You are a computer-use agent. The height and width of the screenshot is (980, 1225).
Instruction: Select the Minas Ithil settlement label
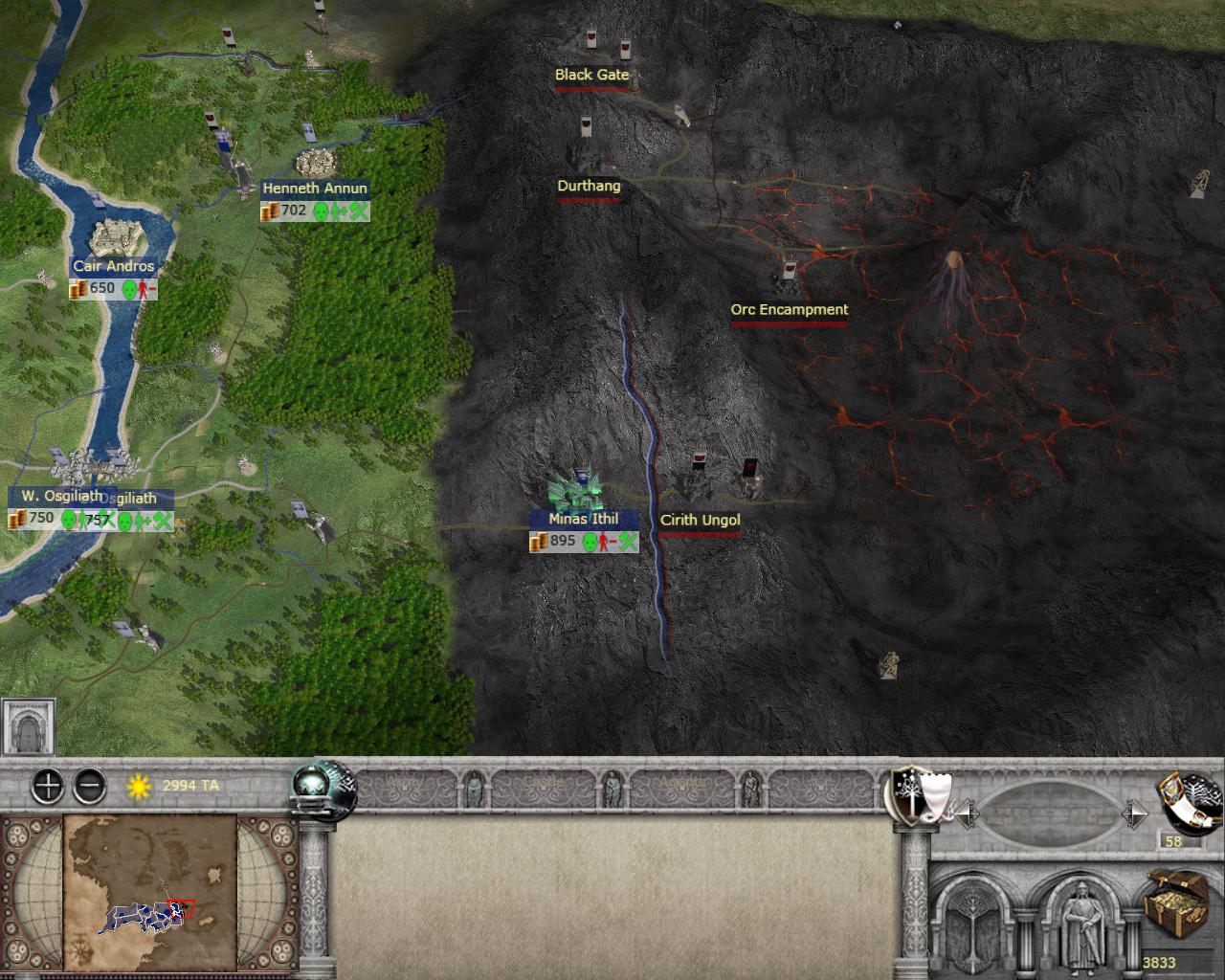(x=583, y=519)
